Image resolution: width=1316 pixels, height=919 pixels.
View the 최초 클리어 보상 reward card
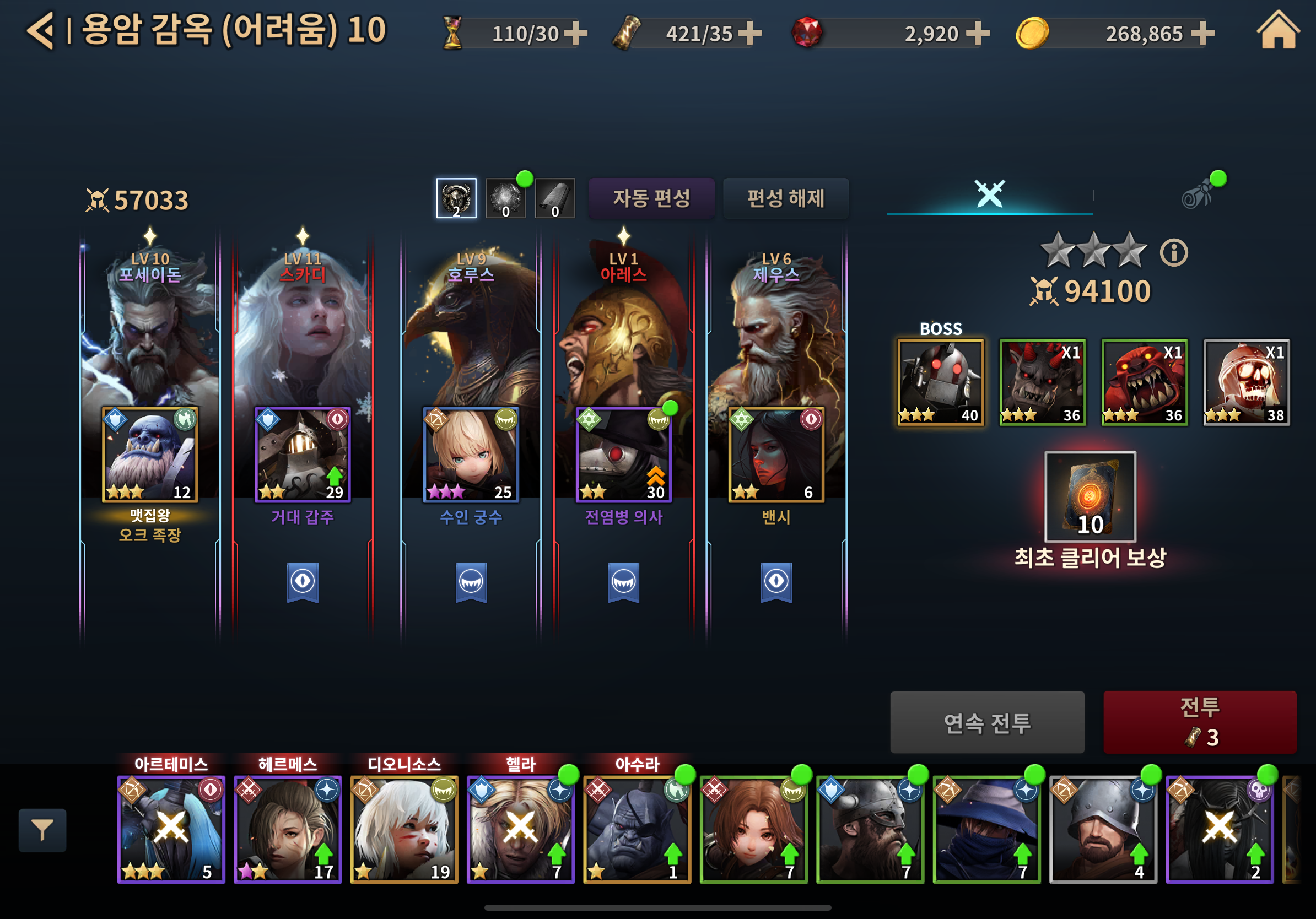[1090, 497]
